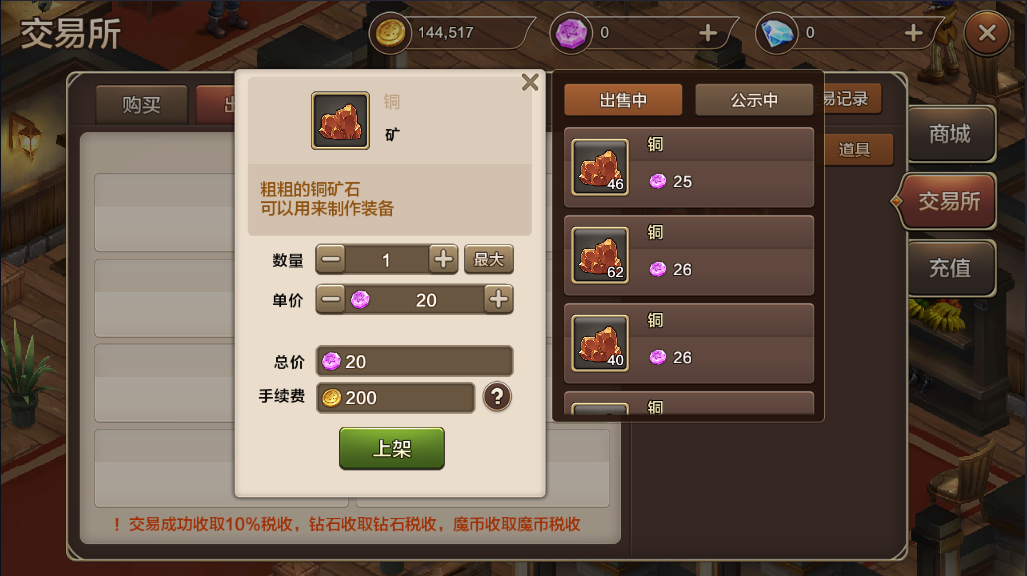1027x576 pixels.
Task: Close the exchange screen with top-right X
Action: click(x=986, y=33)
